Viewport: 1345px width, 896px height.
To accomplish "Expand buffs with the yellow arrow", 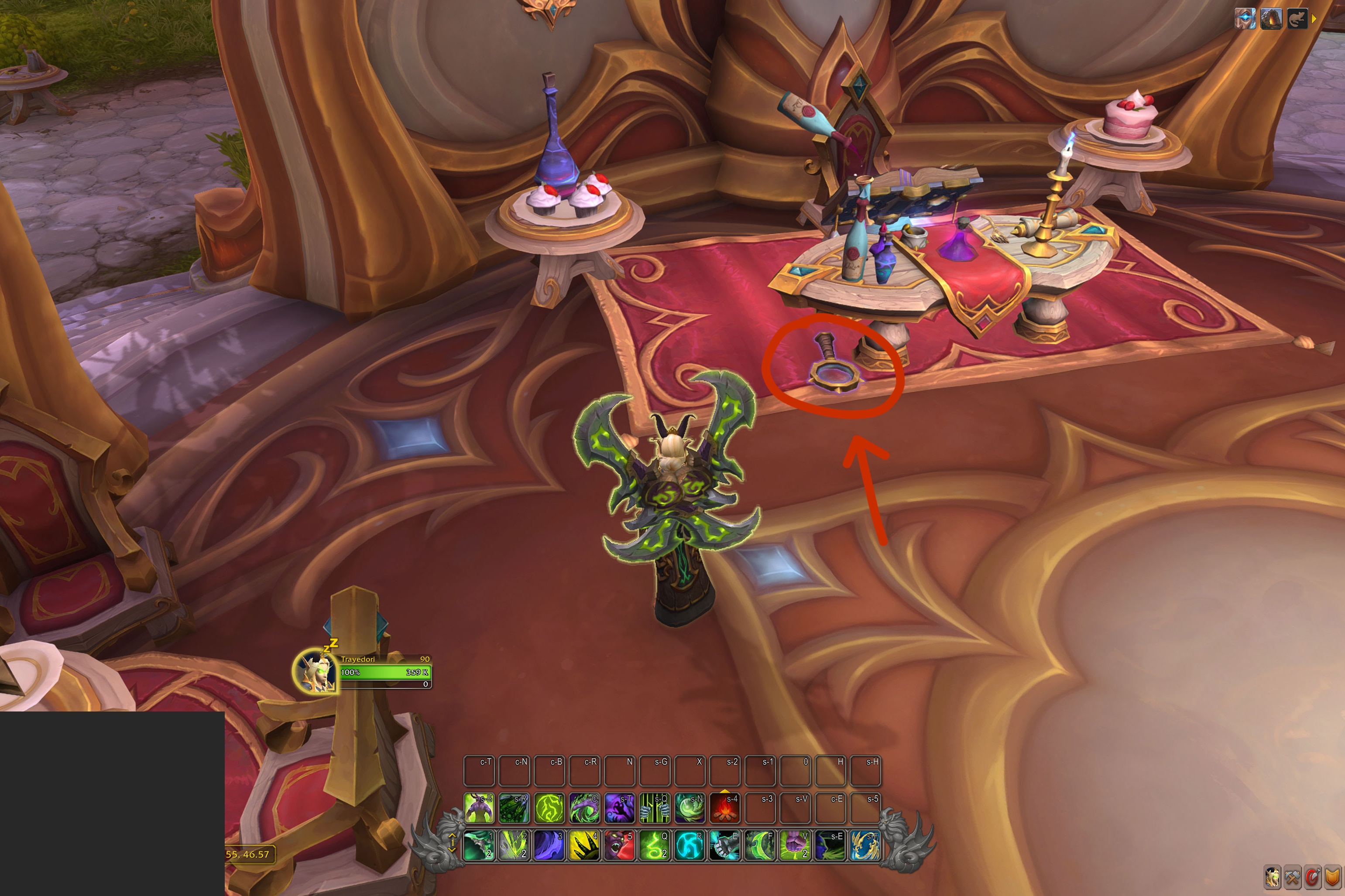I will (x=1314, y=19).
